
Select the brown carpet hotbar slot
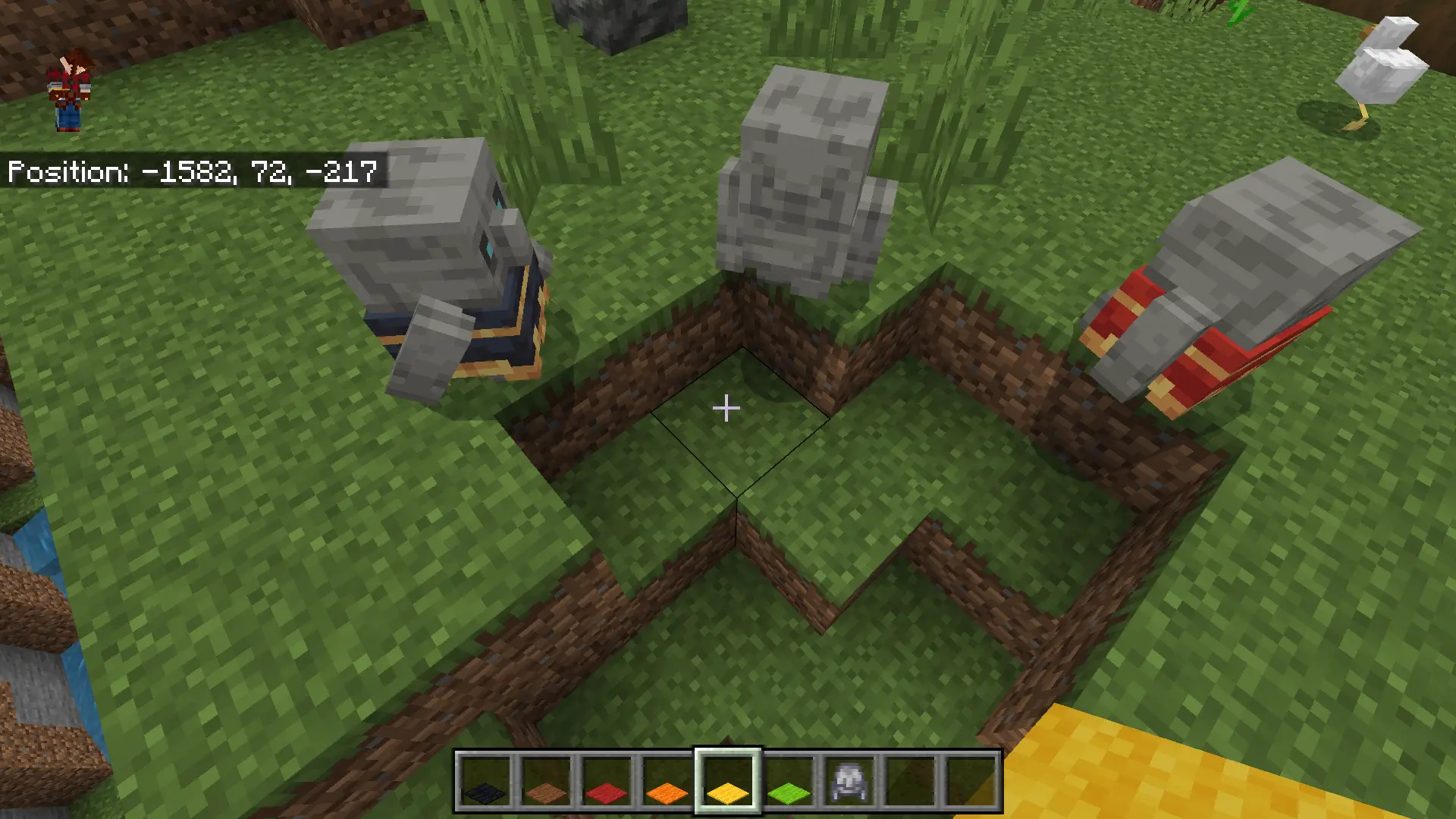pyautogui.click(x=546, y=783)
